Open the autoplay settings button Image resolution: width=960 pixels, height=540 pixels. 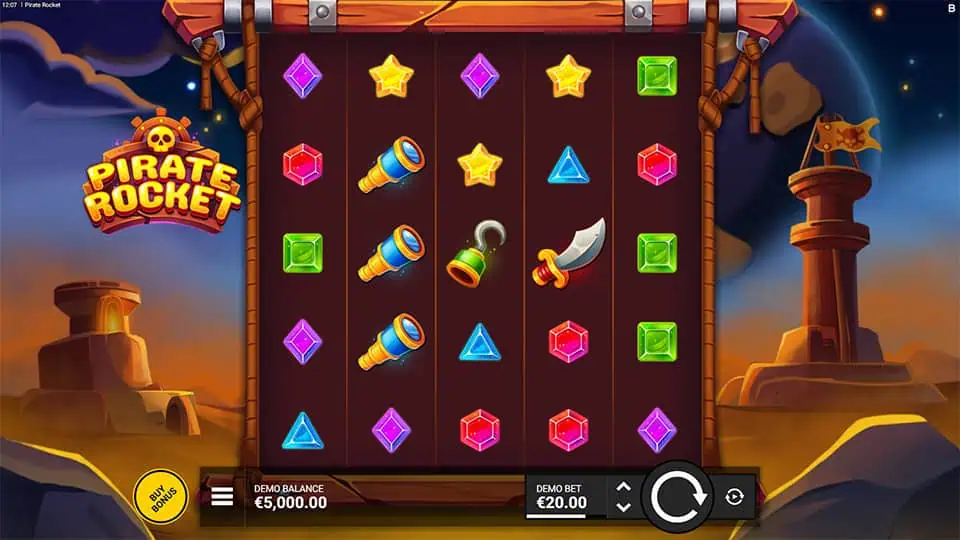coord(735,497)
